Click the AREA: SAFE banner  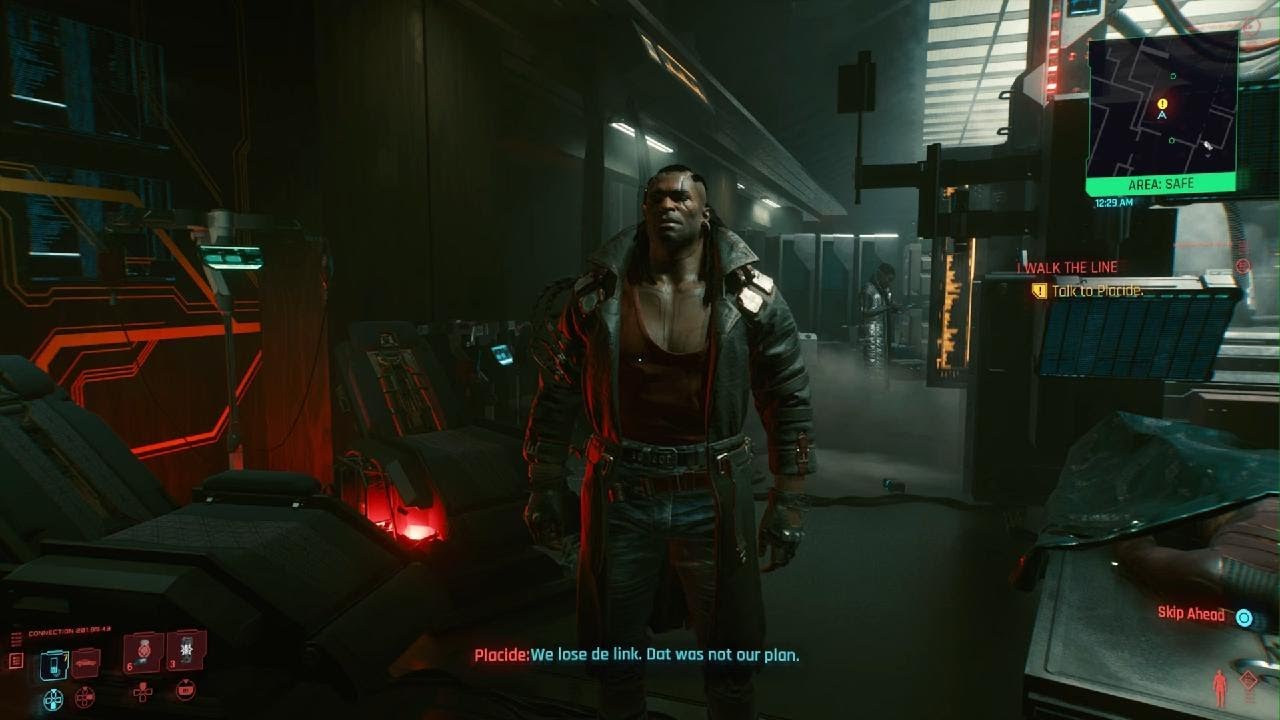point(1162,182)
